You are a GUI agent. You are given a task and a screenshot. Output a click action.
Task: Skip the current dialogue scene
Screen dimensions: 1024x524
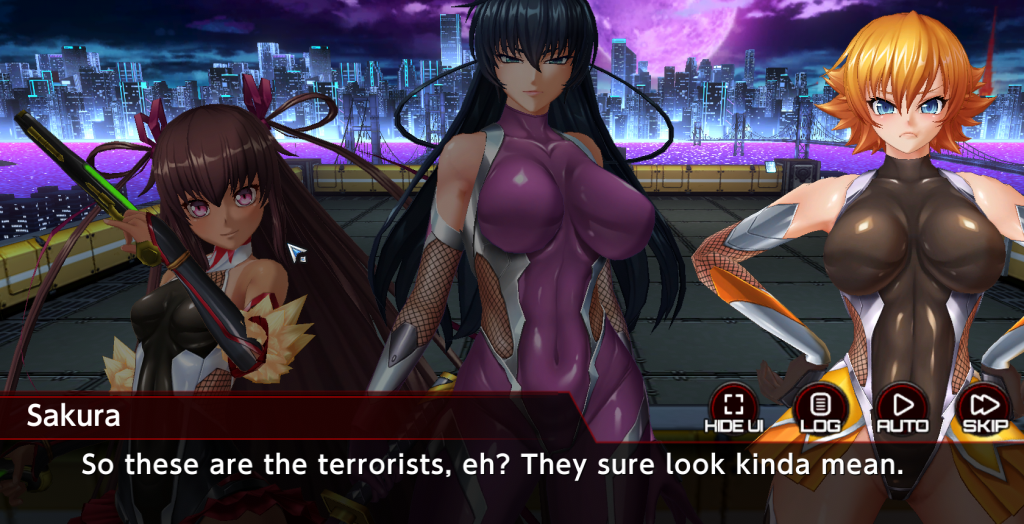click(983, 407)
